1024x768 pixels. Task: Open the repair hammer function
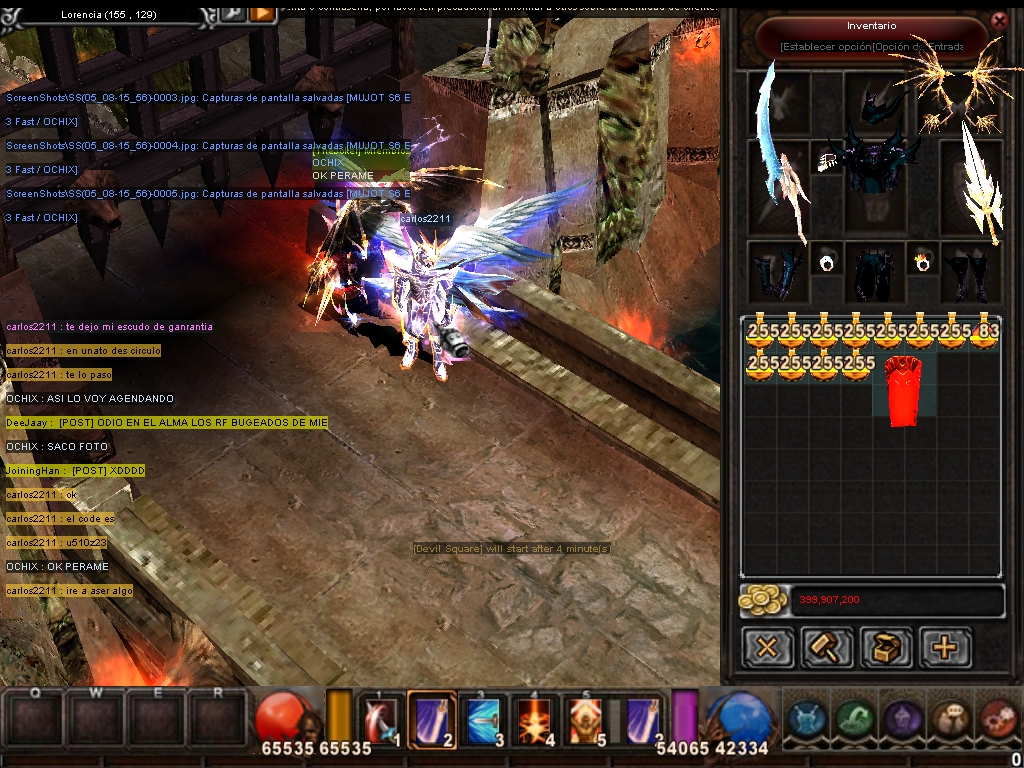[827, 647]
